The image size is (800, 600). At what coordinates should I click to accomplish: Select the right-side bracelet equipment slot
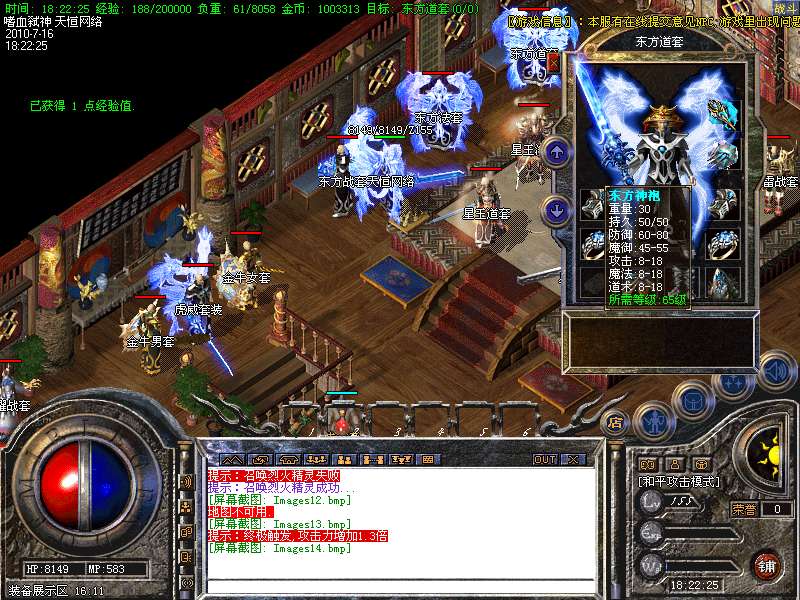click(724, 206)
